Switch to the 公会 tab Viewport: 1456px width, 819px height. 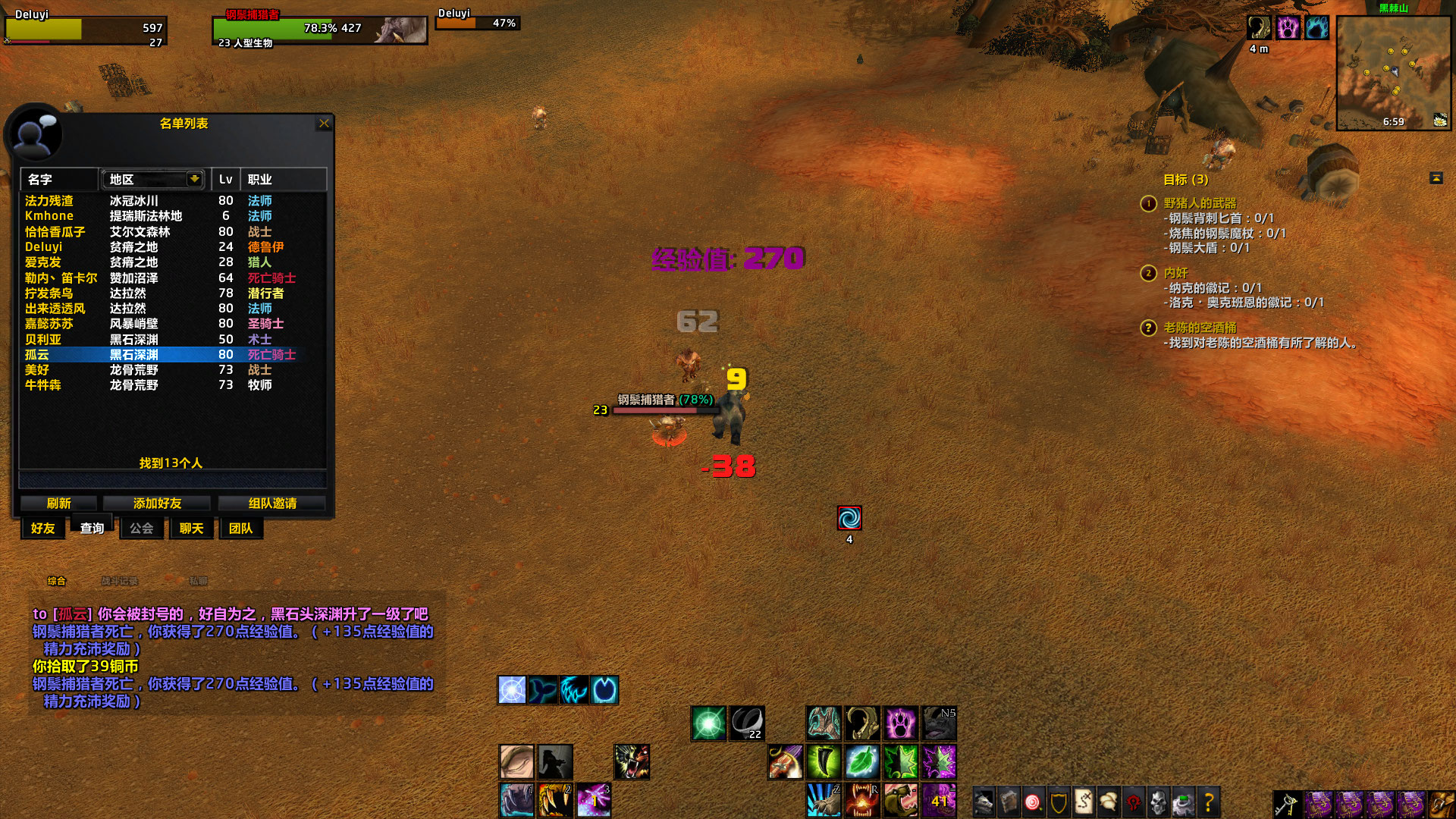pyautogui.click(x=141, y=529)
